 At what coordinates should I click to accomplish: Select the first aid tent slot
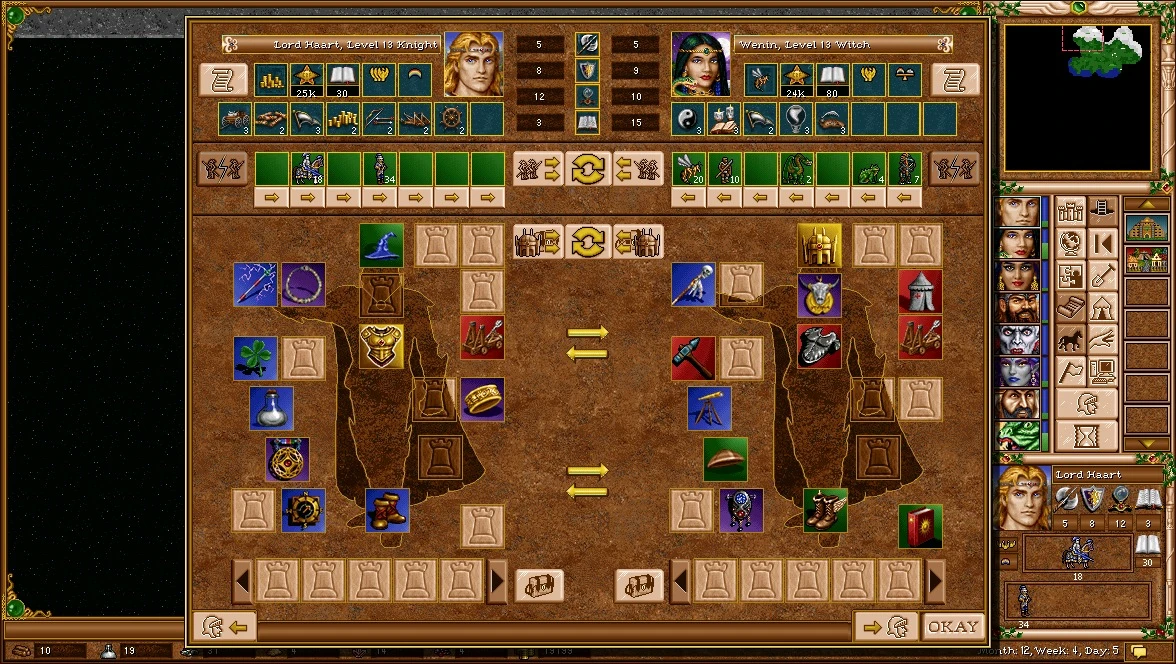click(919, 292)
